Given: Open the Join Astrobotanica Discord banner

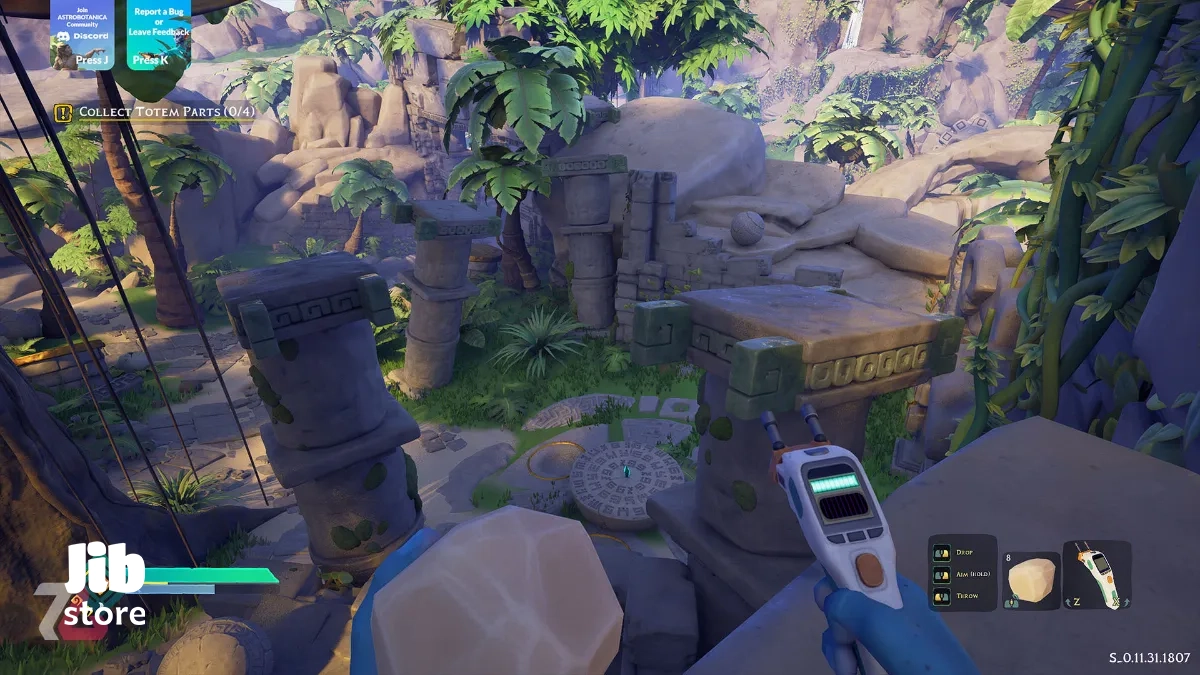Looking at the screenshot, I should click(x=82, y=34).
